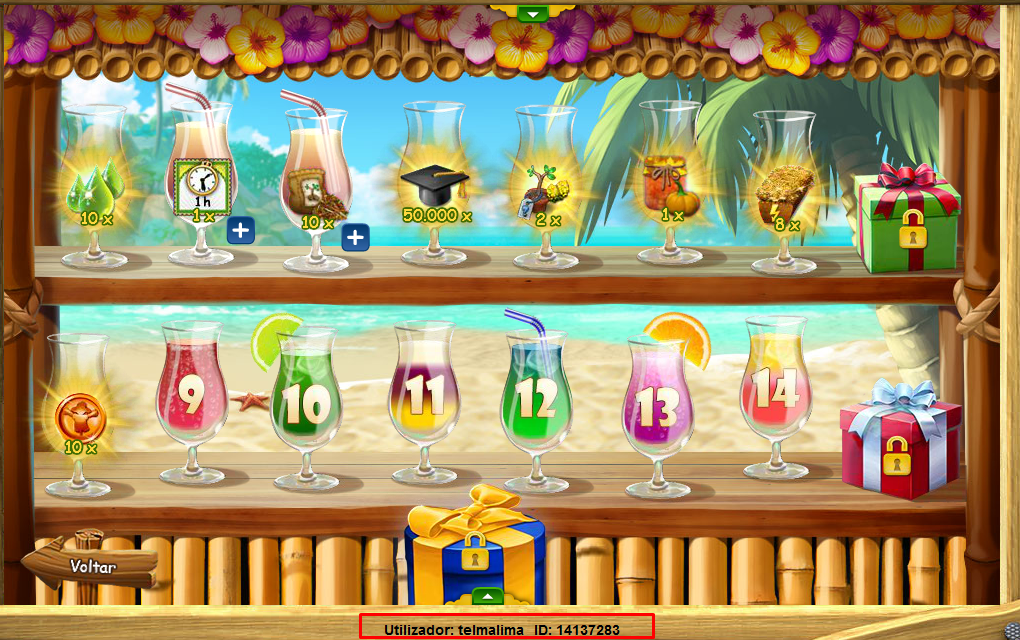Pick the cocktail numbered 12

[537, 401]
